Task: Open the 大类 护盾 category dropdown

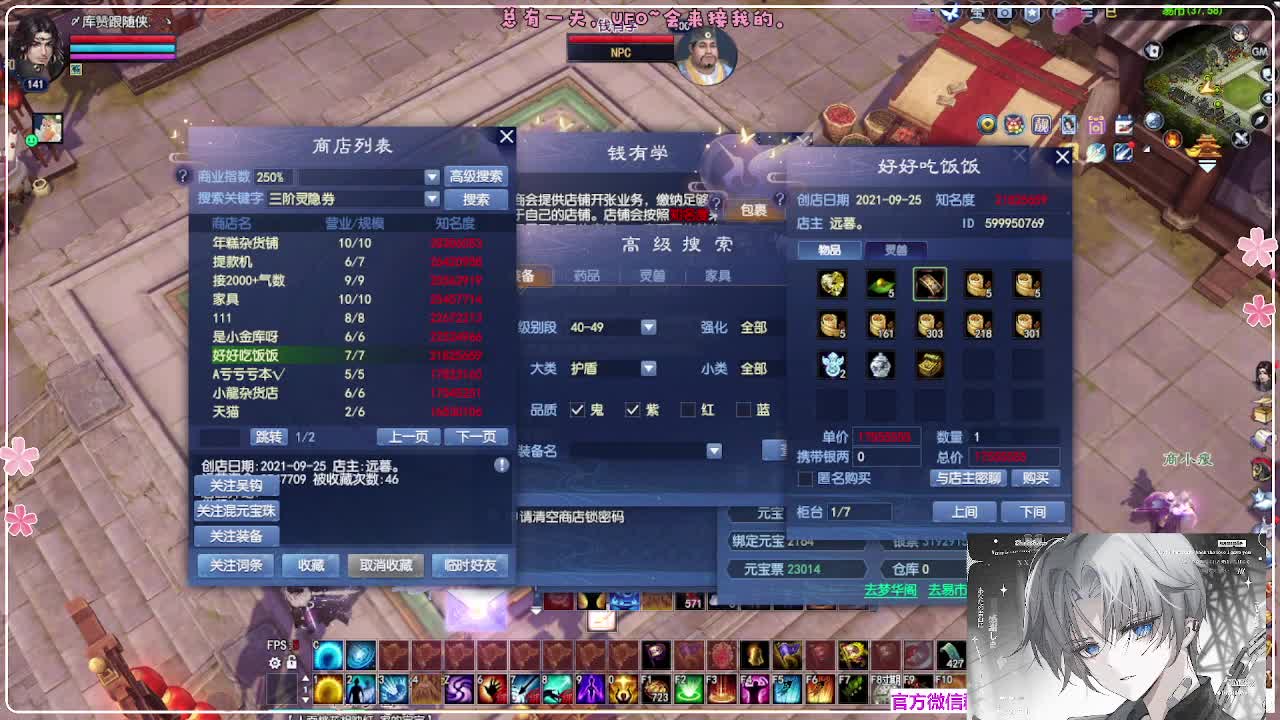Action: (x=648, y=368)
